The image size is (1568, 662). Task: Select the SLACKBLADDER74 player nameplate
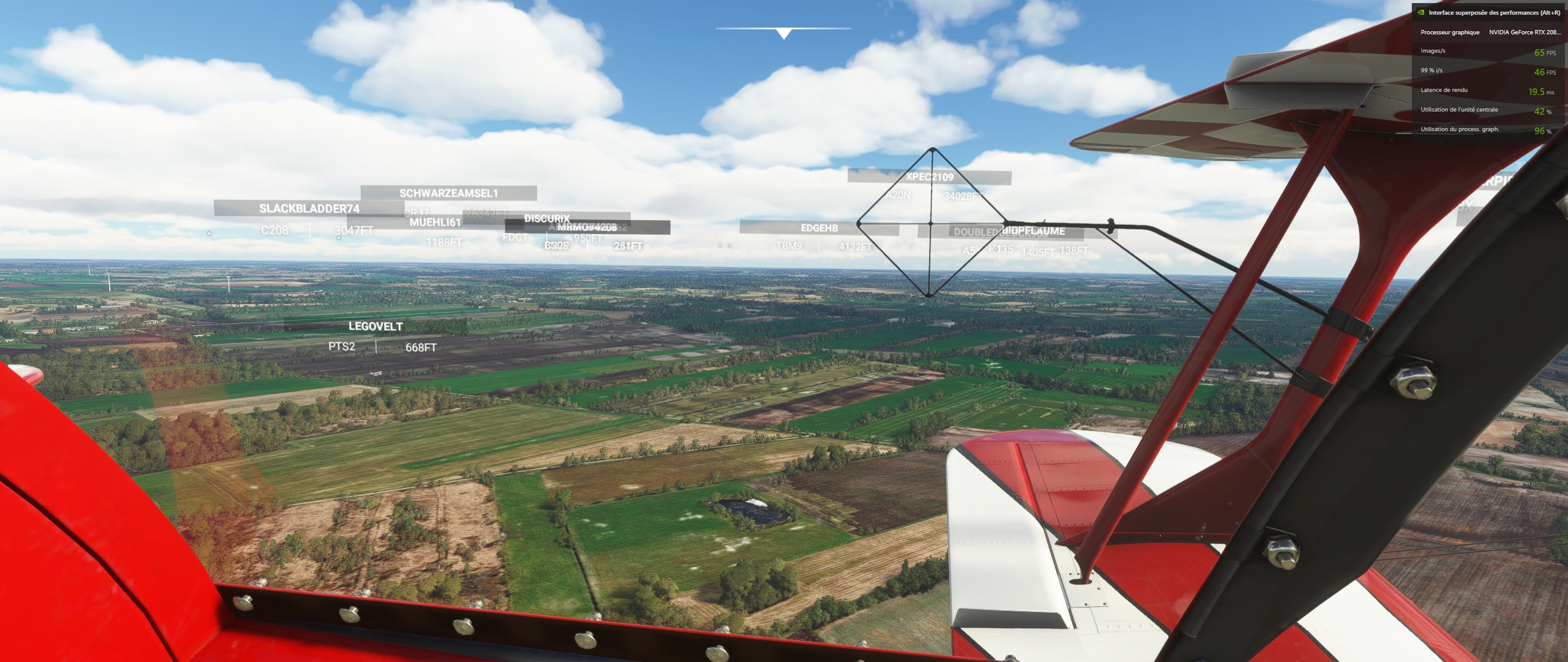point(309,209)
